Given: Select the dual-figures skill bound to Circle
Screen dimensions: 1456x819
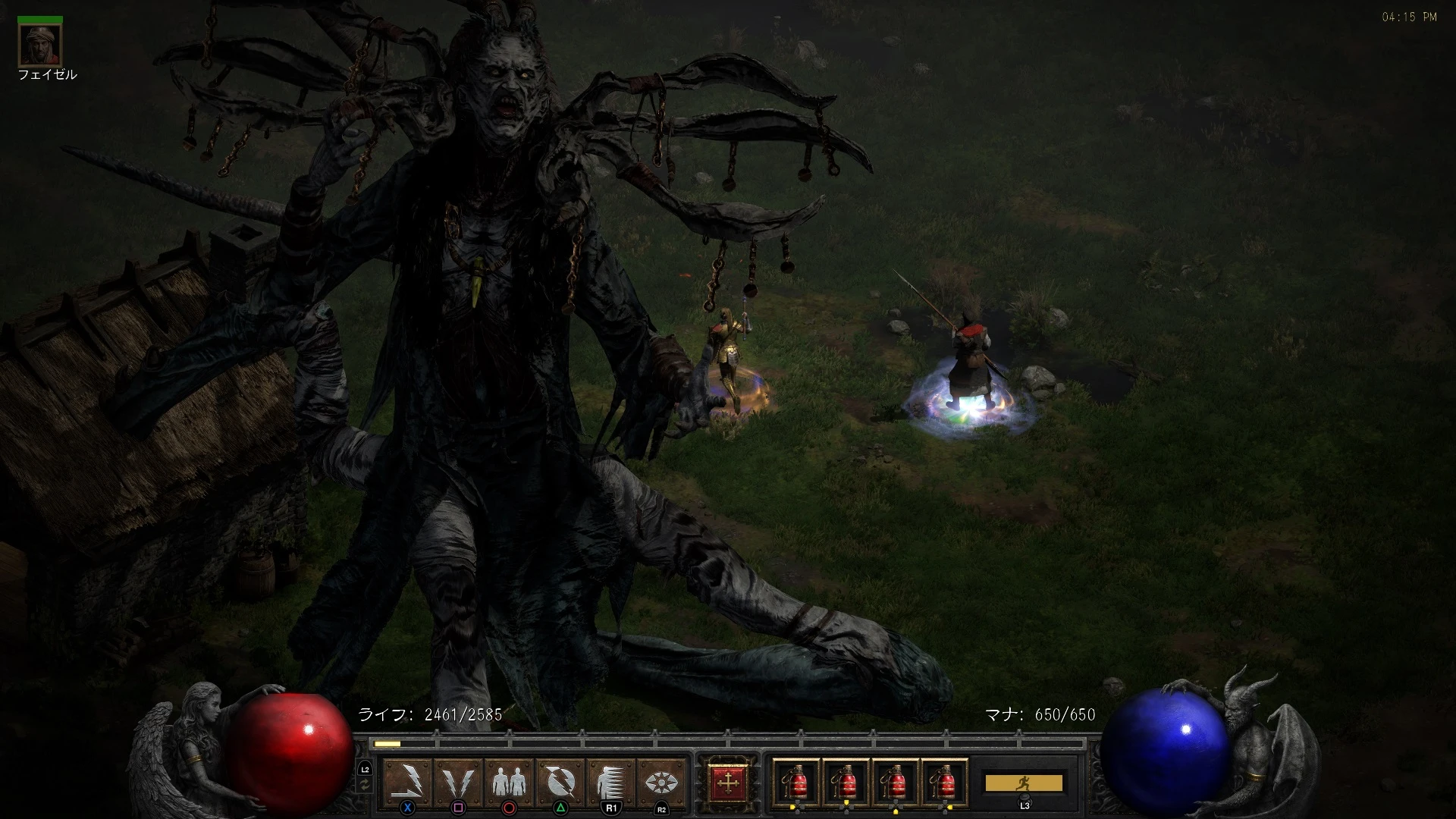Looking at the screenshot, I should (x=510, y=780).
